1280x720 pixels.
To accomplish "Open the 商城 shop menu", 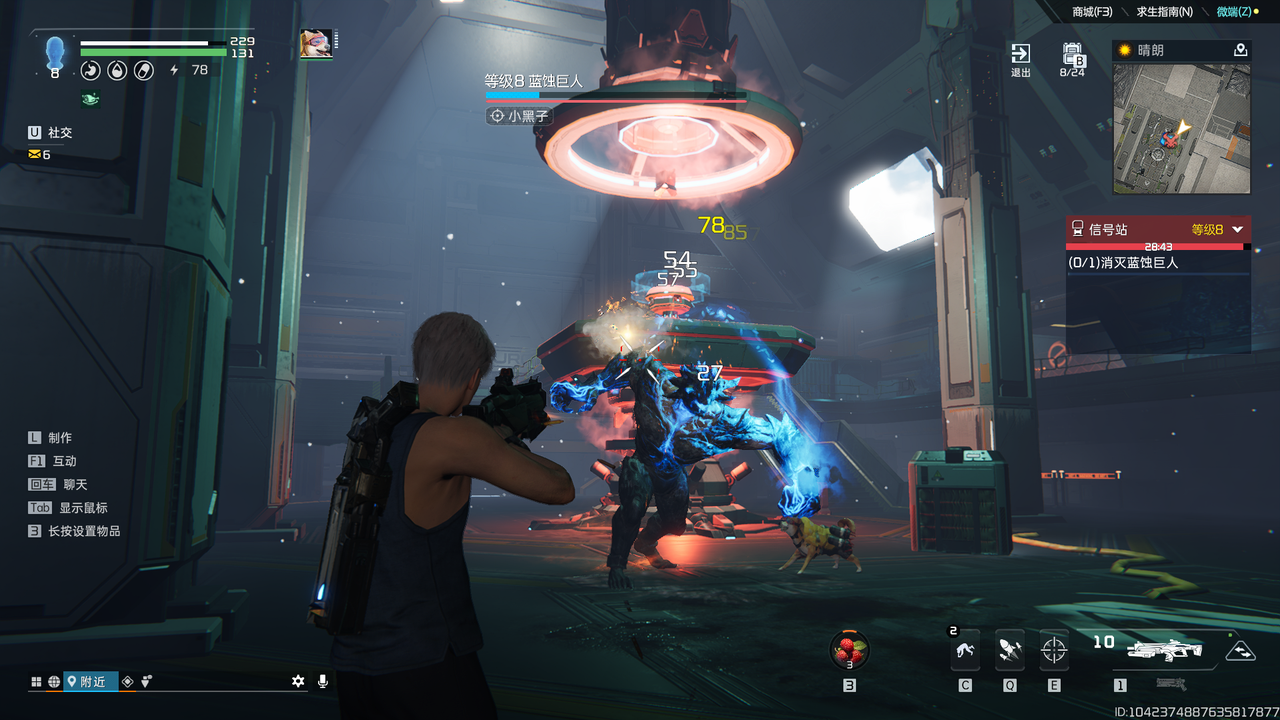I will [1092, 12].
